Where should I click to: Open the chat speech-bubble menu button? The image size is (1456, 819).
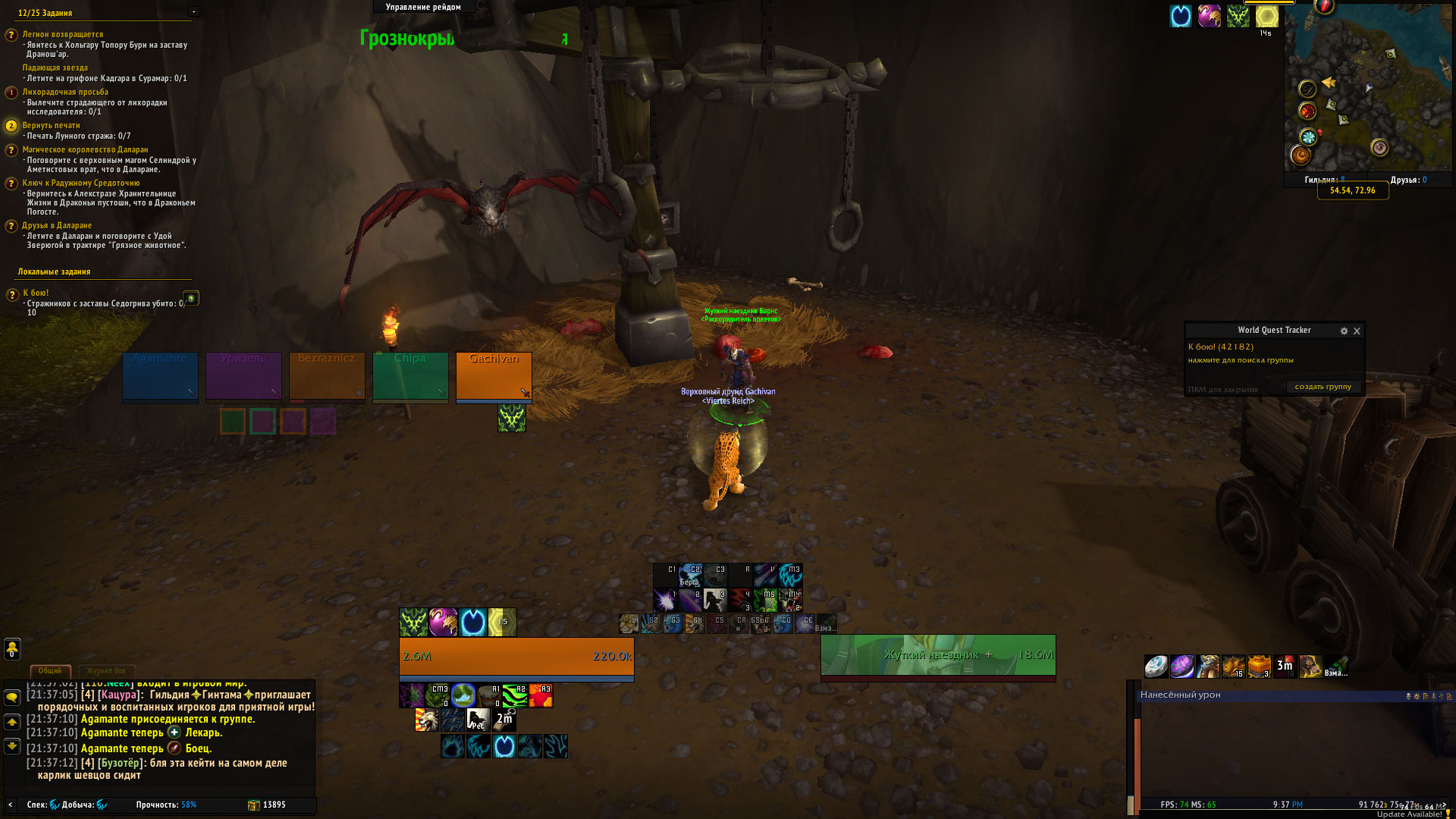(12, 697)
